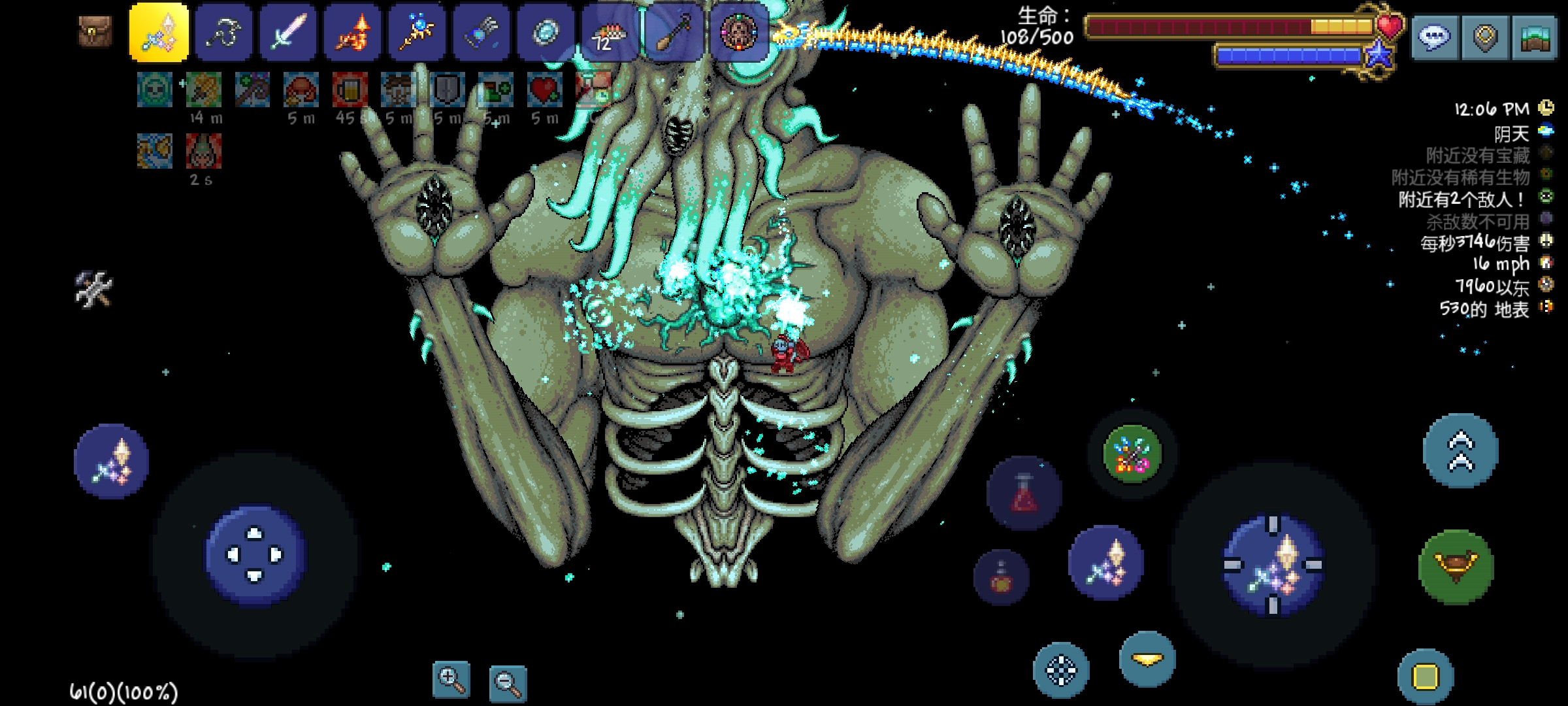Zoom in with the magnifier plus button
Image resolution: width=1568 pixels, height=706 pixels.
451,680
